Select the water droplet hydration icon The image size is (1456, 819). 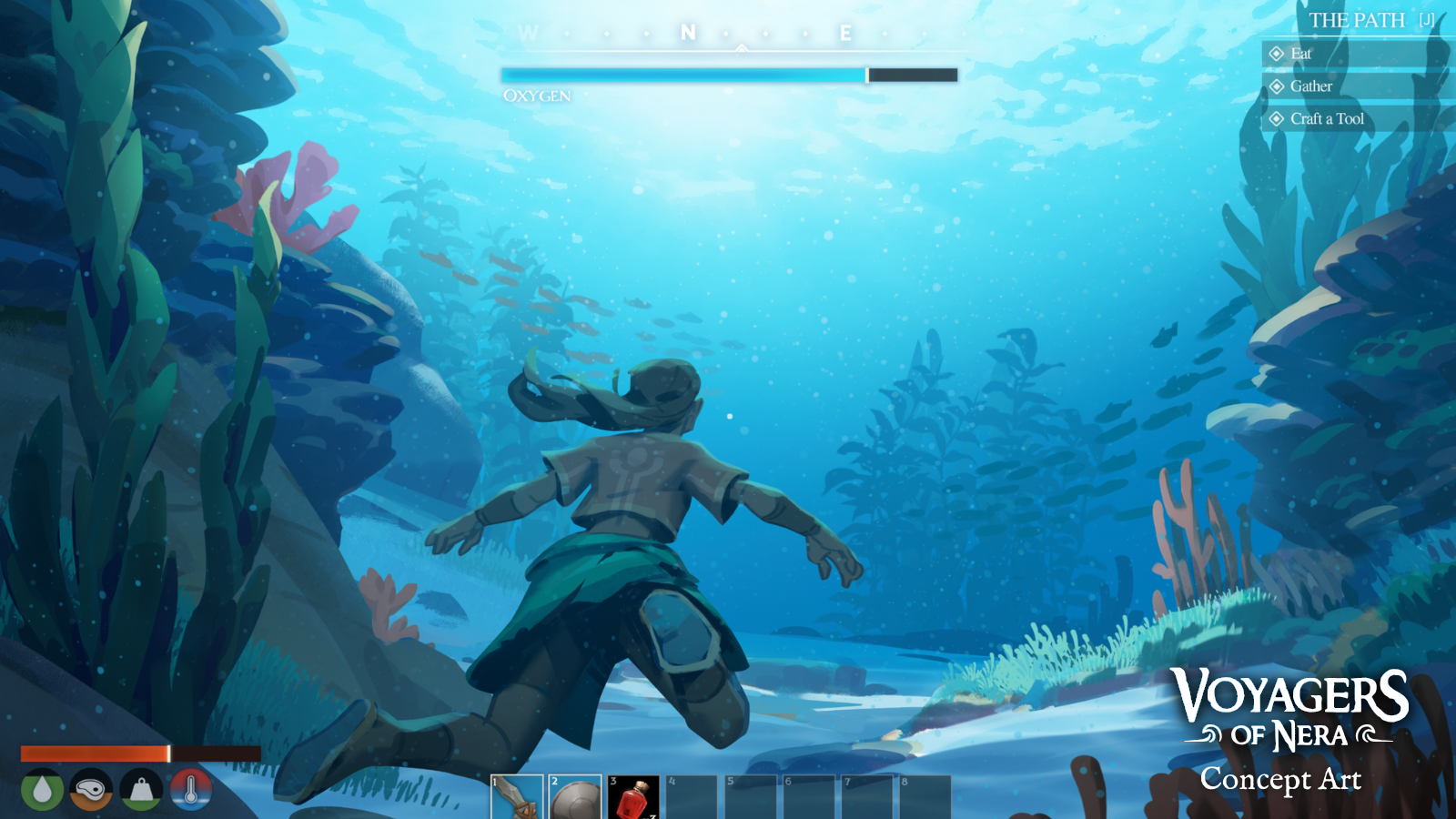[41, 790]
